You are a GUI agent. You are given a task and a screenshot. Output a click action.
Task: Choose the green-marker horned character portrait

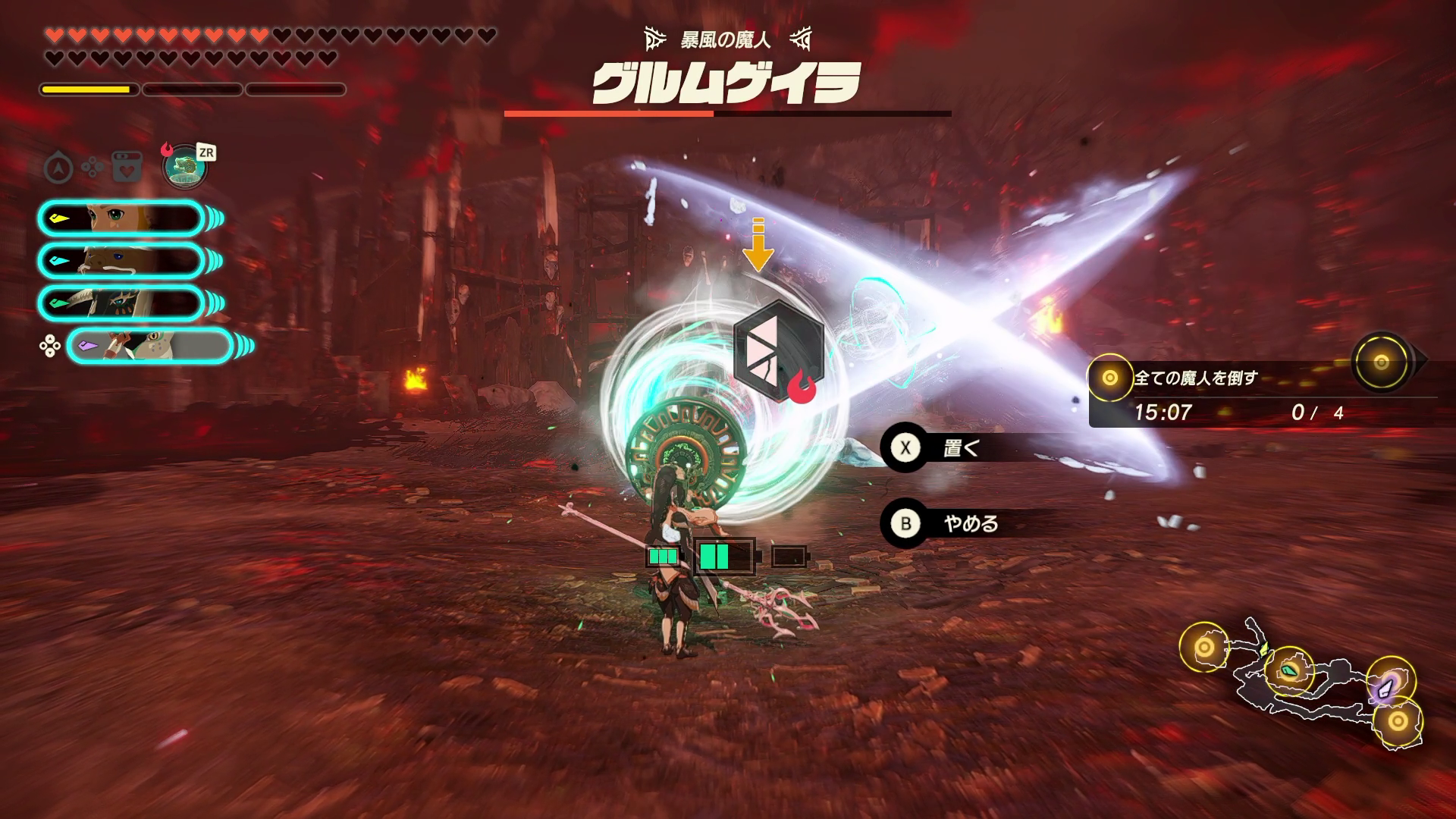[121, 303]
